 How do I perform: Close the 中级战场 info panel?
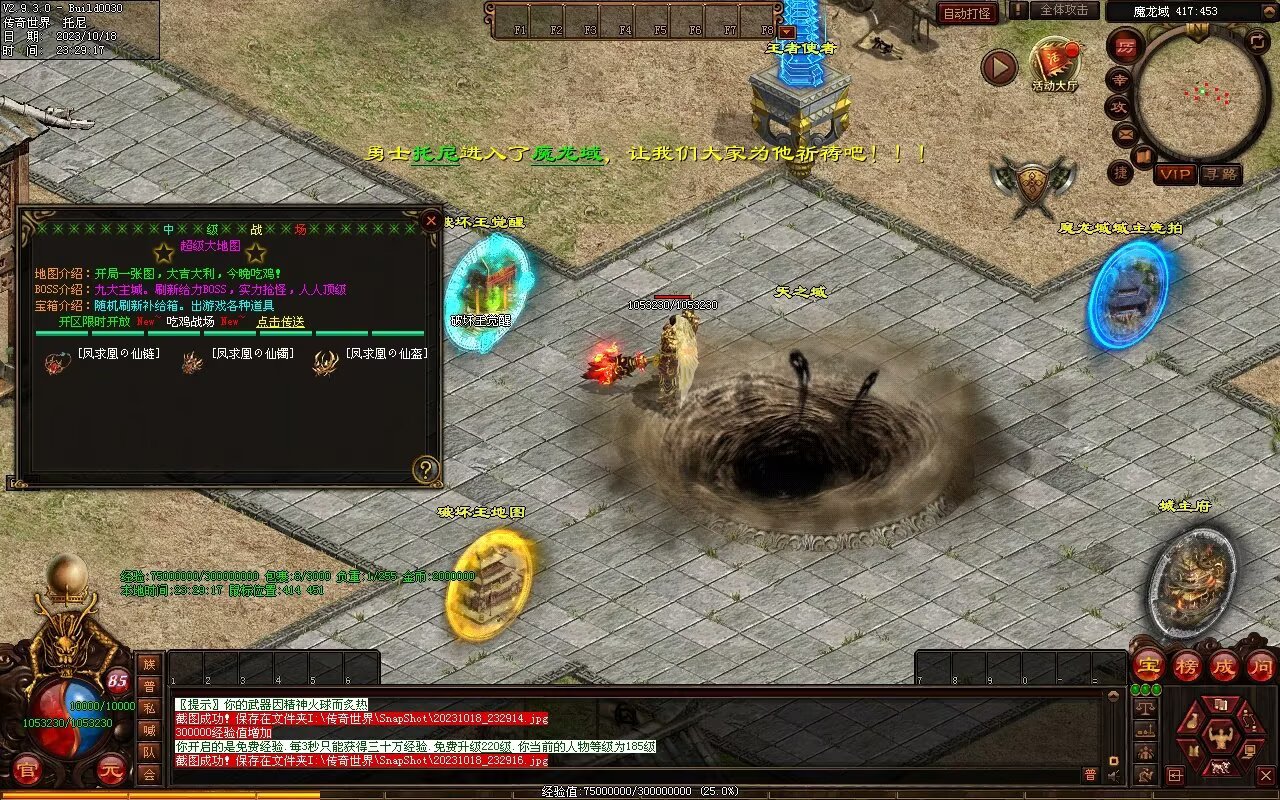(431, 221)
